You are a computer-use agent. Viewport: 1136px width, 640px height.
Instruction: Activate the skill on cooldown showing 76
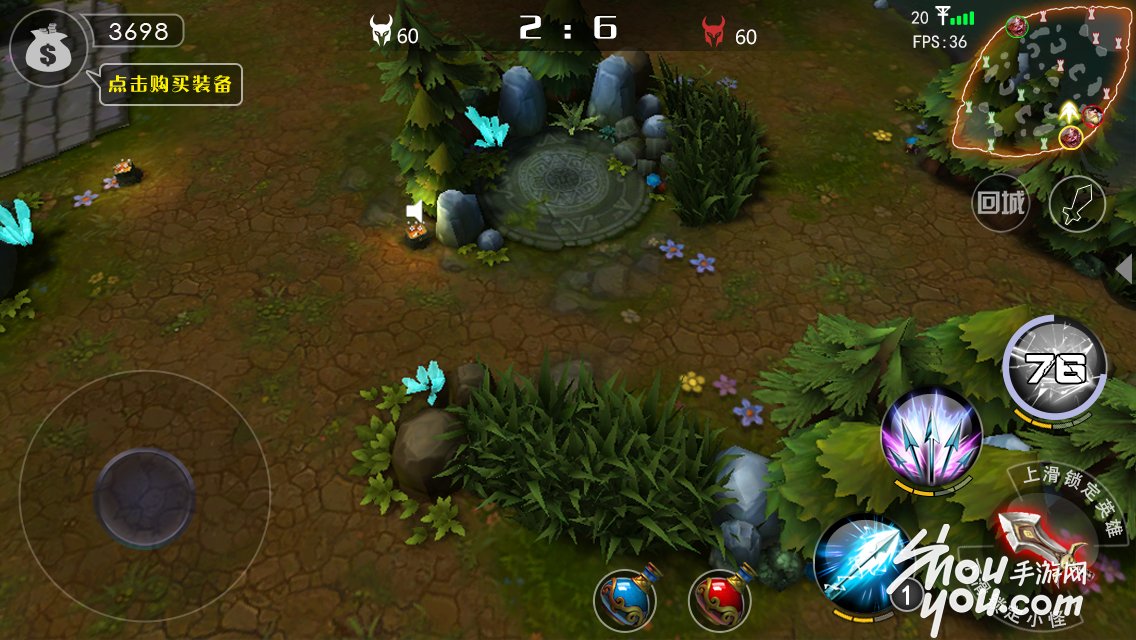[1055, 370]
